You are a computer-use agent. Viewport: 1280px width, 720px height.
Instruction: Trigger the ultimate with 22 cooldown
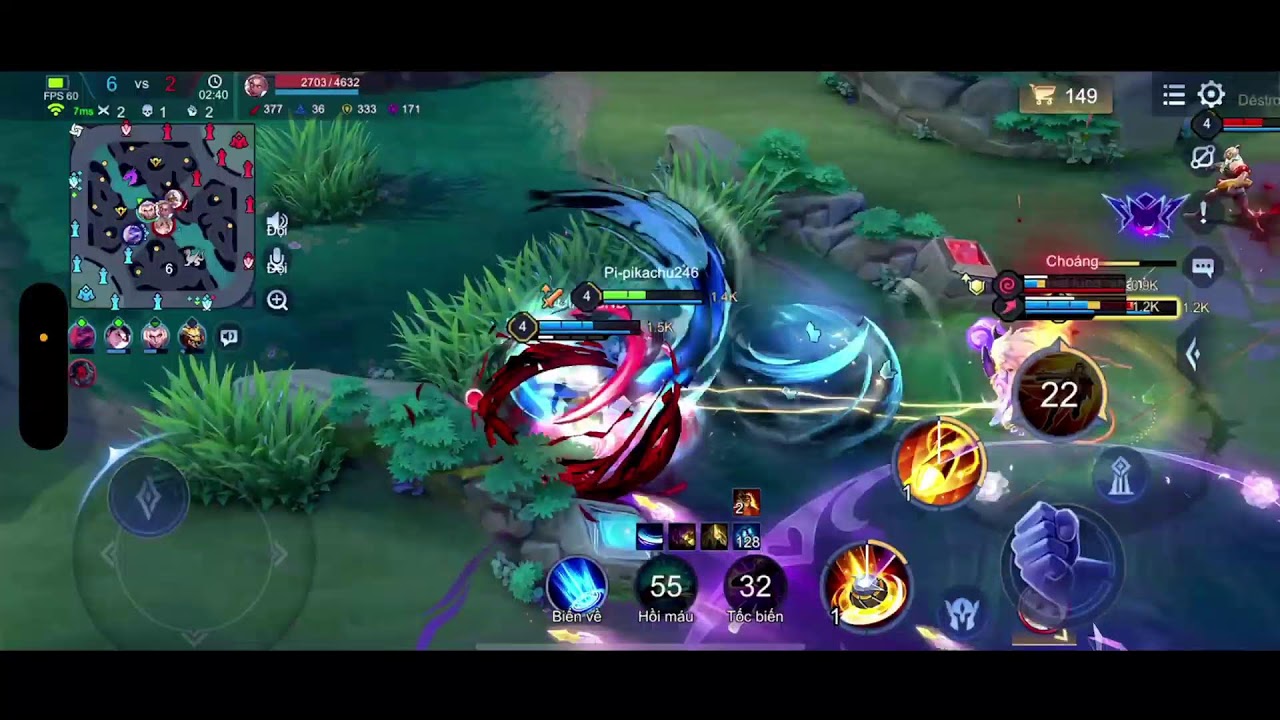(x=1059, y=395)
